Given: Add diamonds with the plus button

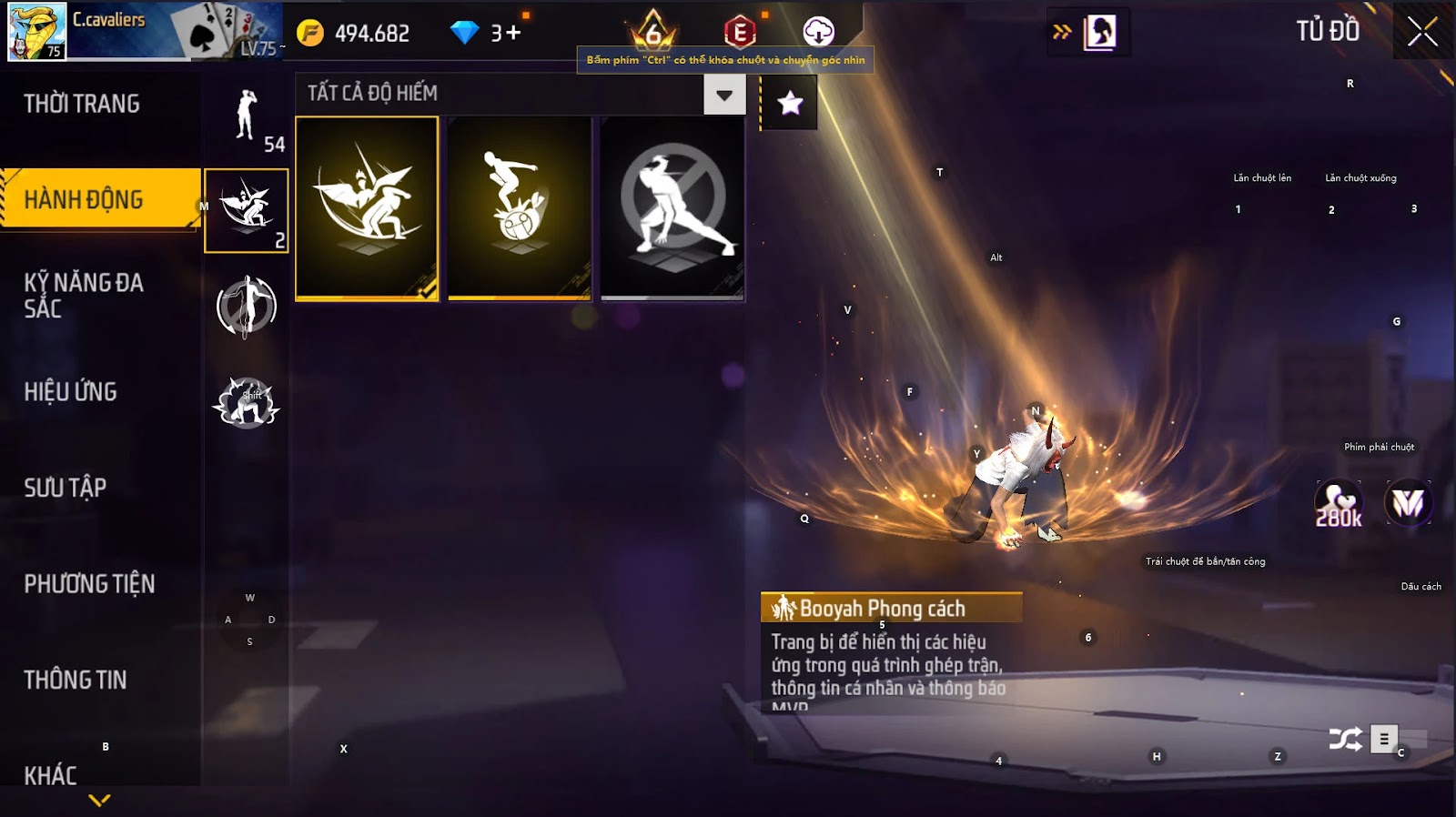Looking at the screenshot, I should (x=514, y=33).
